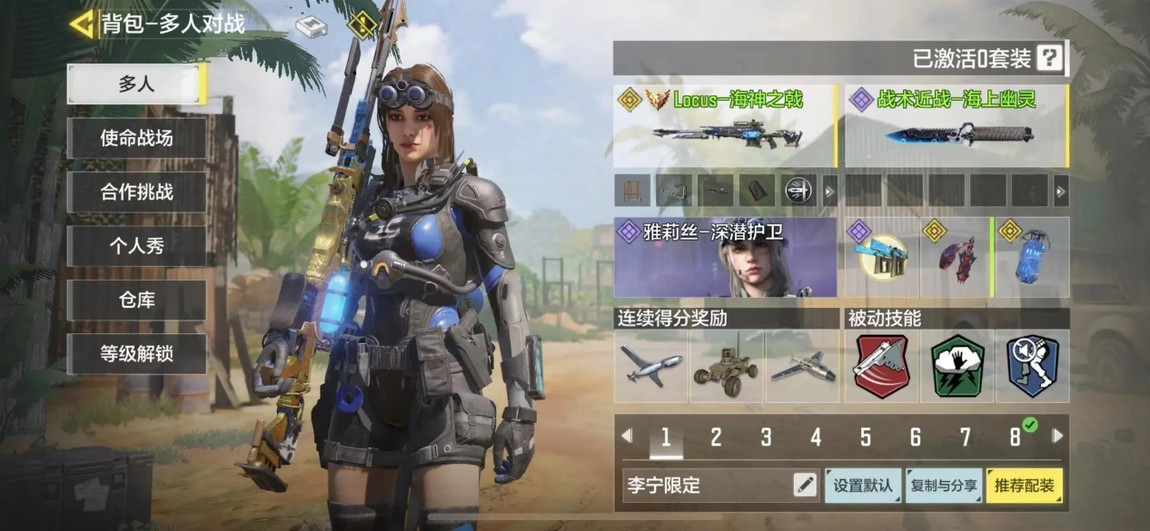This screenshot has height=531, width=1150.
Task: Choose the 个人秀 tab
Action: [x=137, y=246]
